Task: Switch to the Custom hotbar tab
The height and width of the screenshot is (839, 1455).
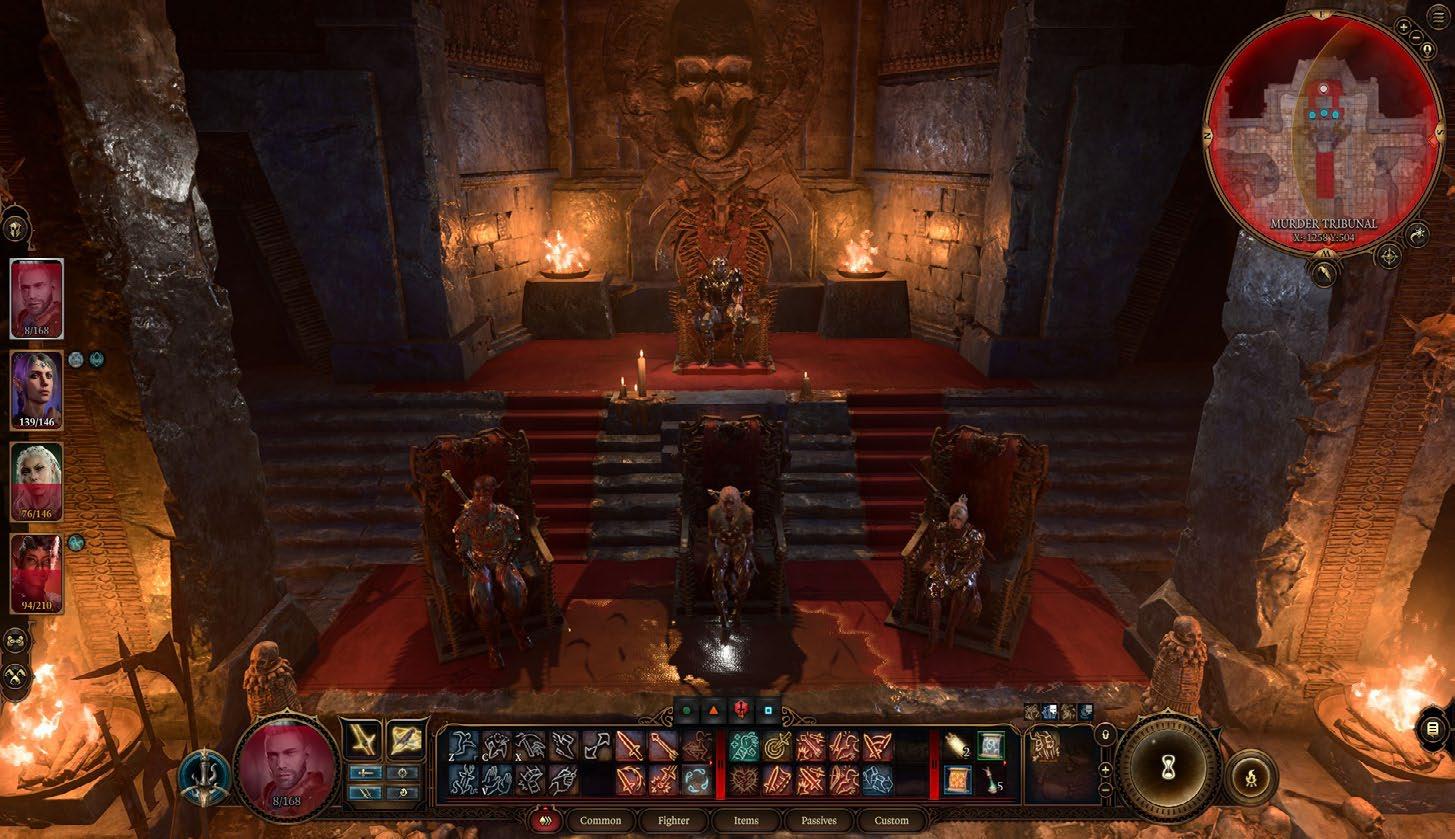Action: point(891,820)
